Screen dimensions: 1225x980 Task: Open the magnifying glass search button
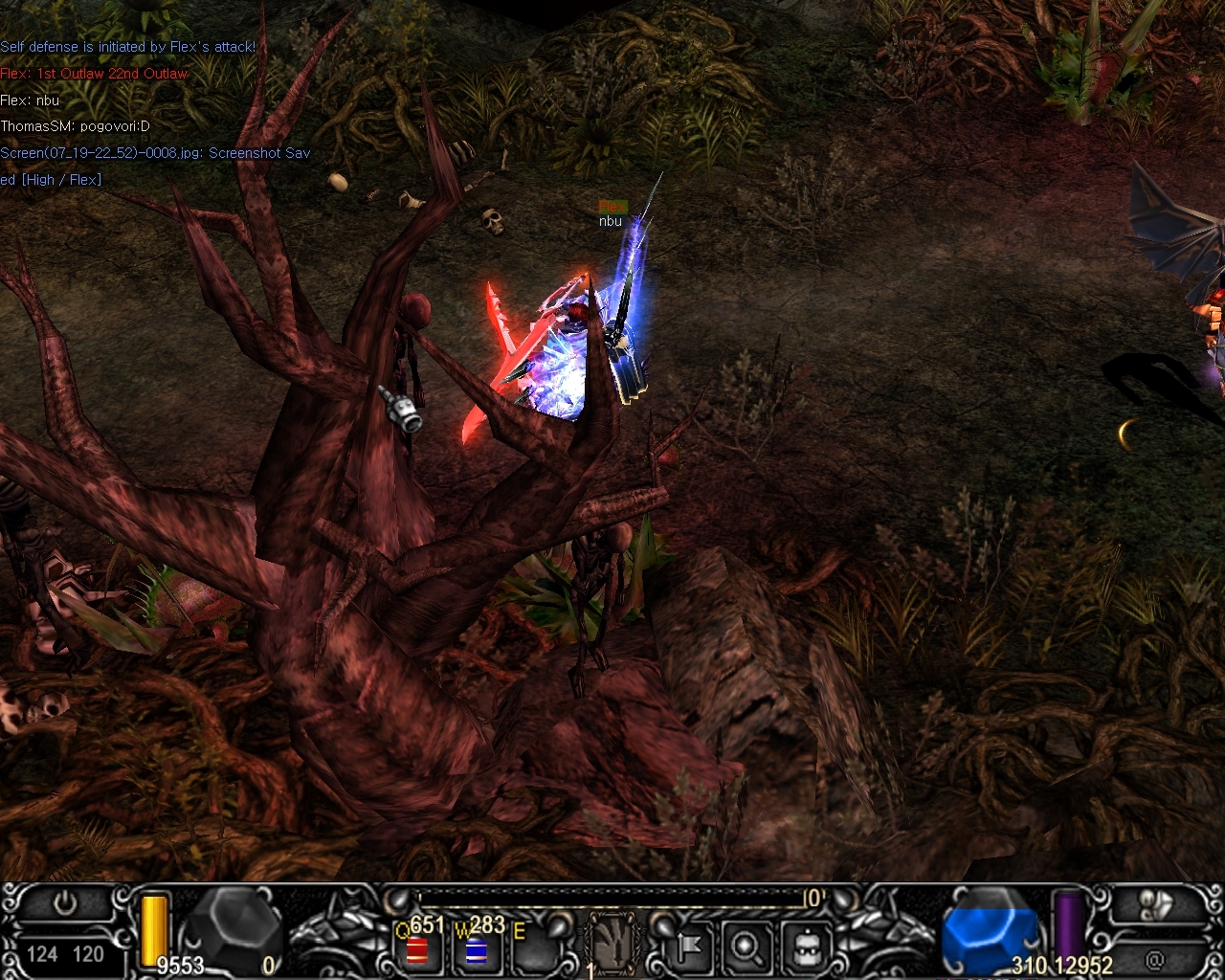pyautogui.click(x=746, y=947)
